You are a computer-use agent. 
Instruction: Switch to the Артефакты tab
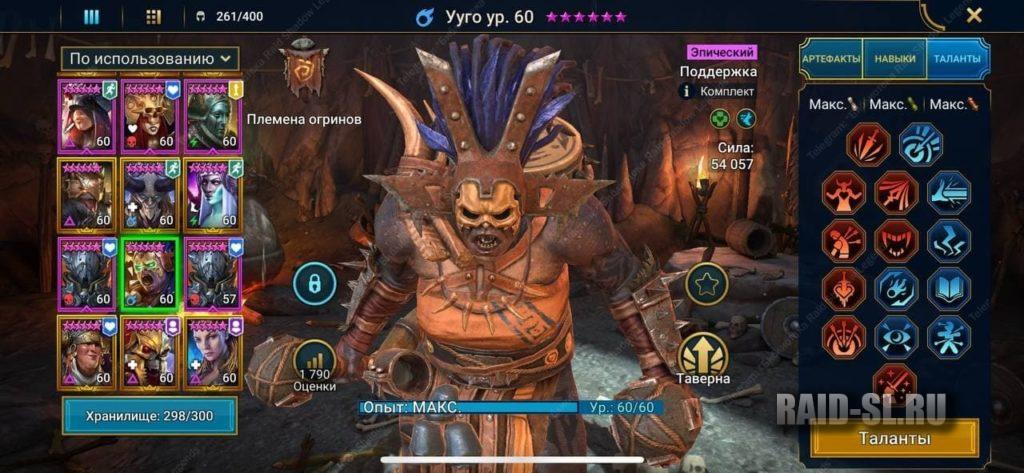click(x=831, y=59)
